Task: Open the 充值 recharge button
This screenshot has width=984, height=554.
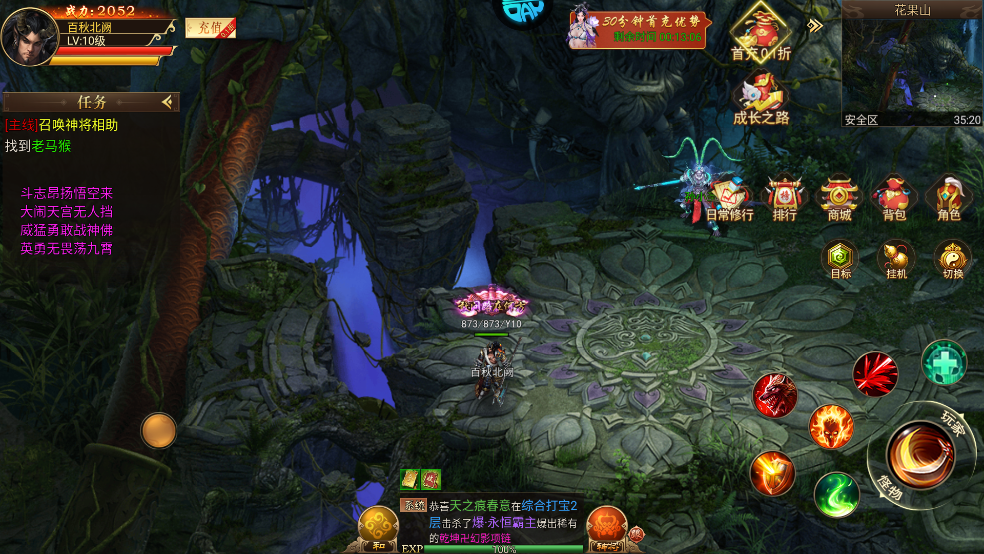Action: click(209, 29)
